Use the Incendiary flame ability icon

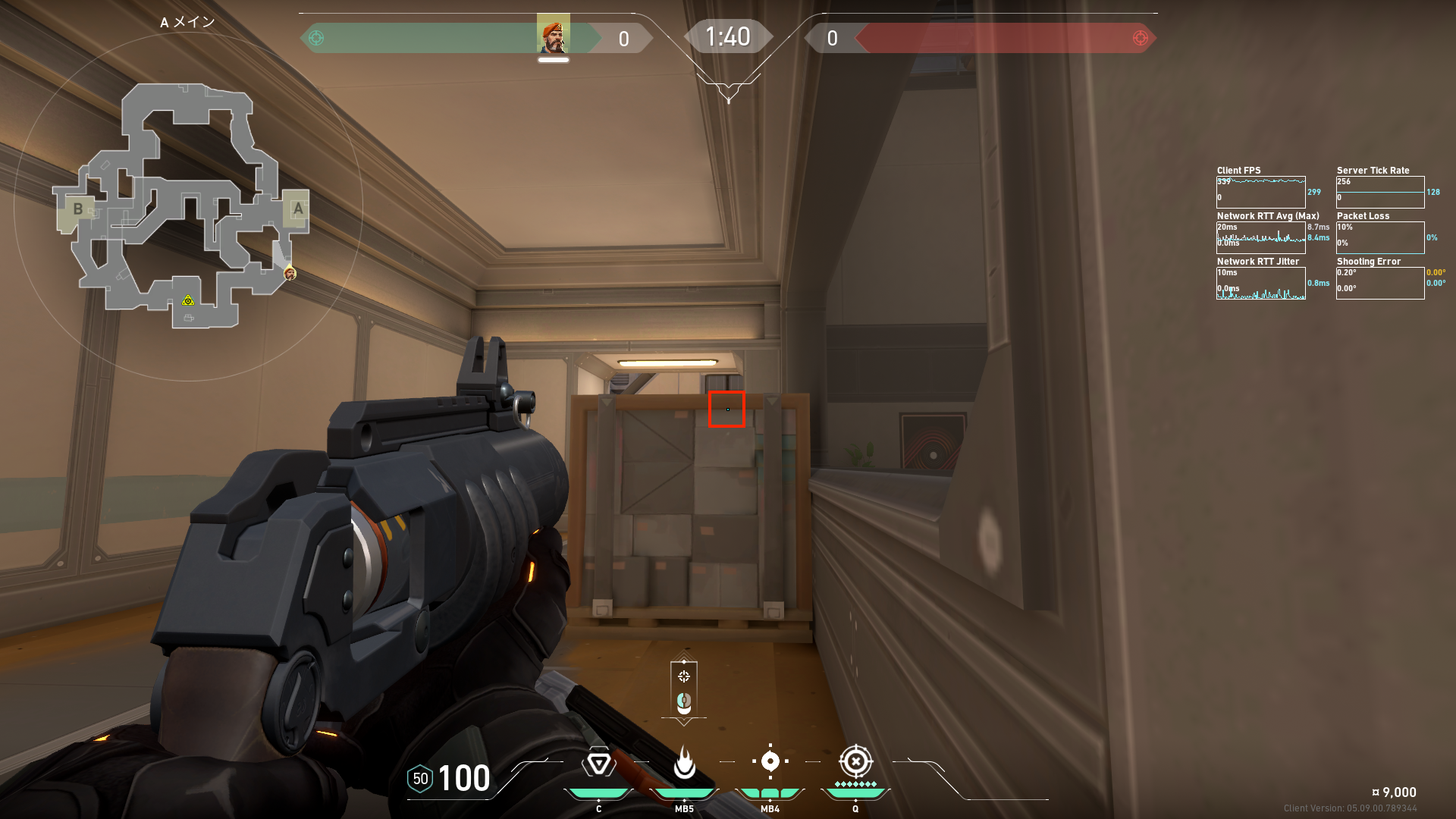(684, 763)
